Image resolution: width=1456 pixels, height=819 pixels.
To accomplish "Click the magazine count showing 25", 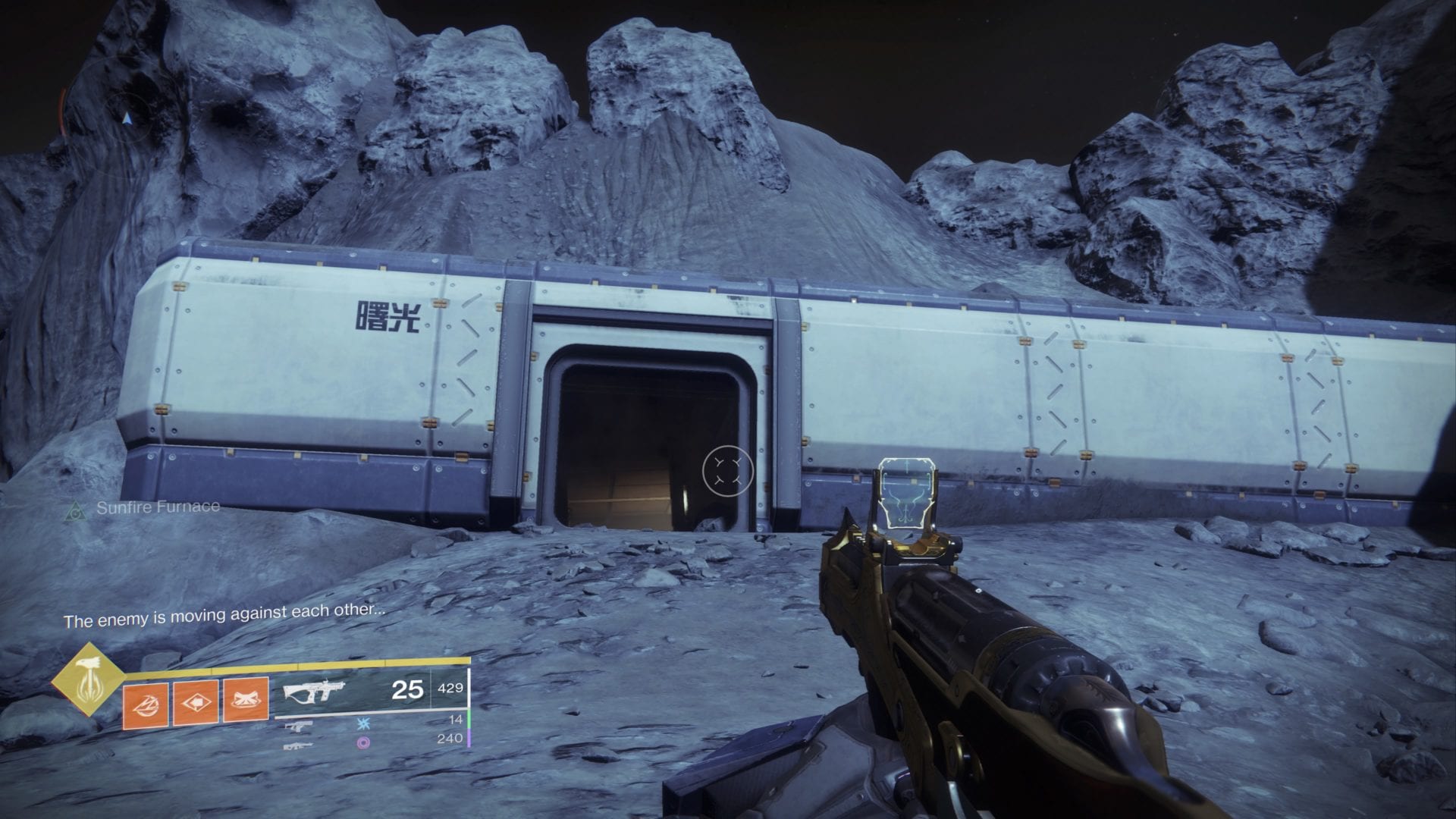I will 407,690.
